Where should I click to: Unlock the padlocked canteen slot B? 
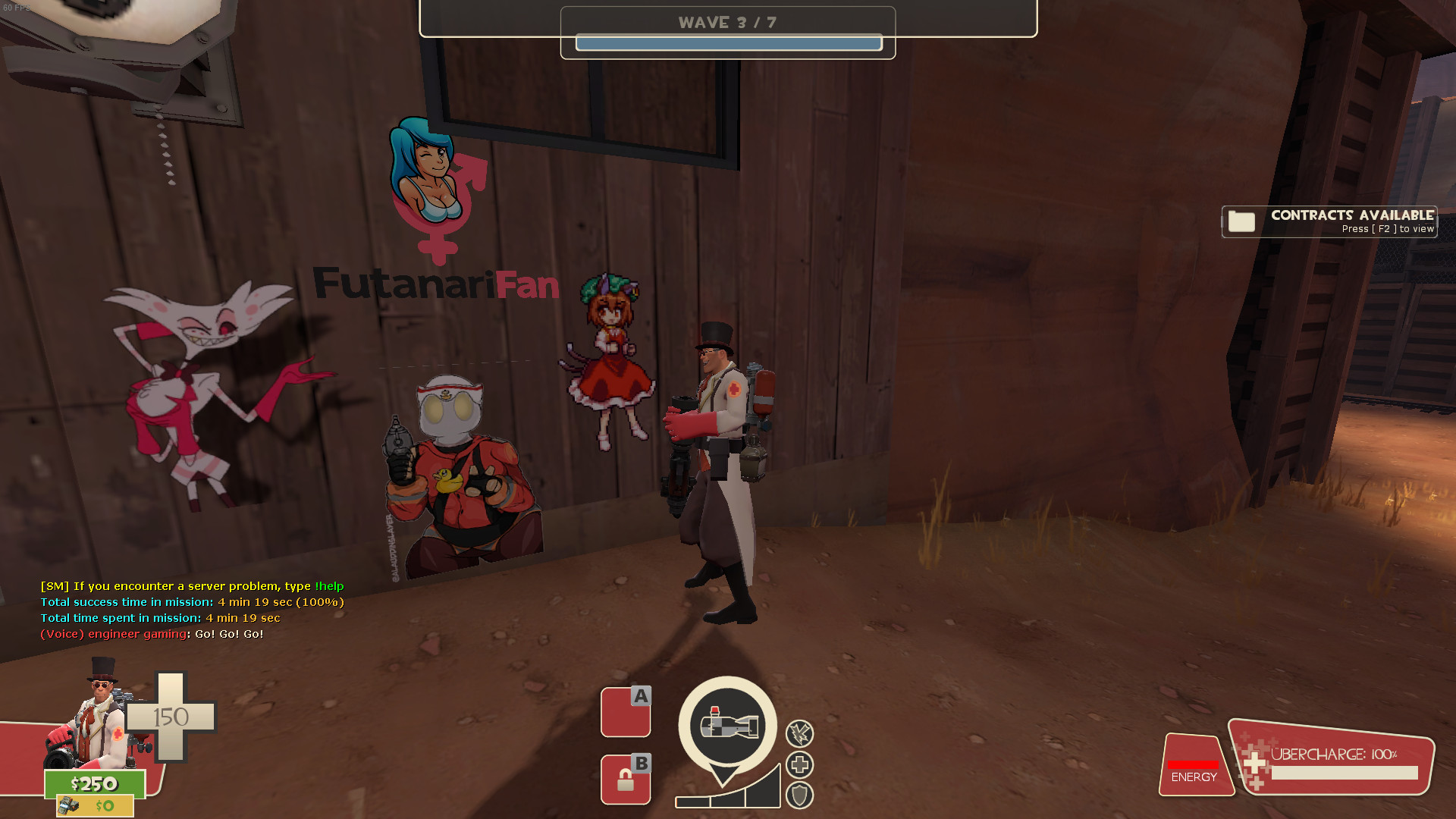pyautogui.click(x=626, y=780)
